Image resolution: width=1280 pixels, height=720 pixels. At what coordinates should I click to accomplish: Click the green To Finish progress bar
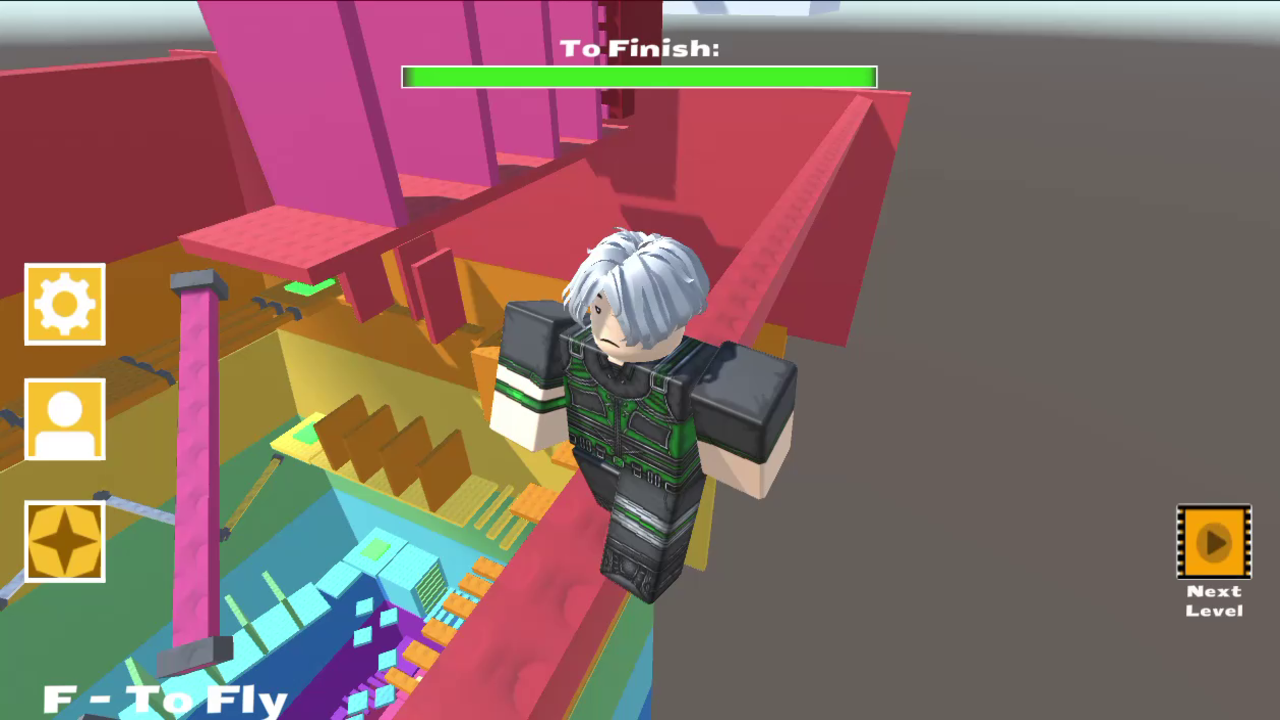639,77
